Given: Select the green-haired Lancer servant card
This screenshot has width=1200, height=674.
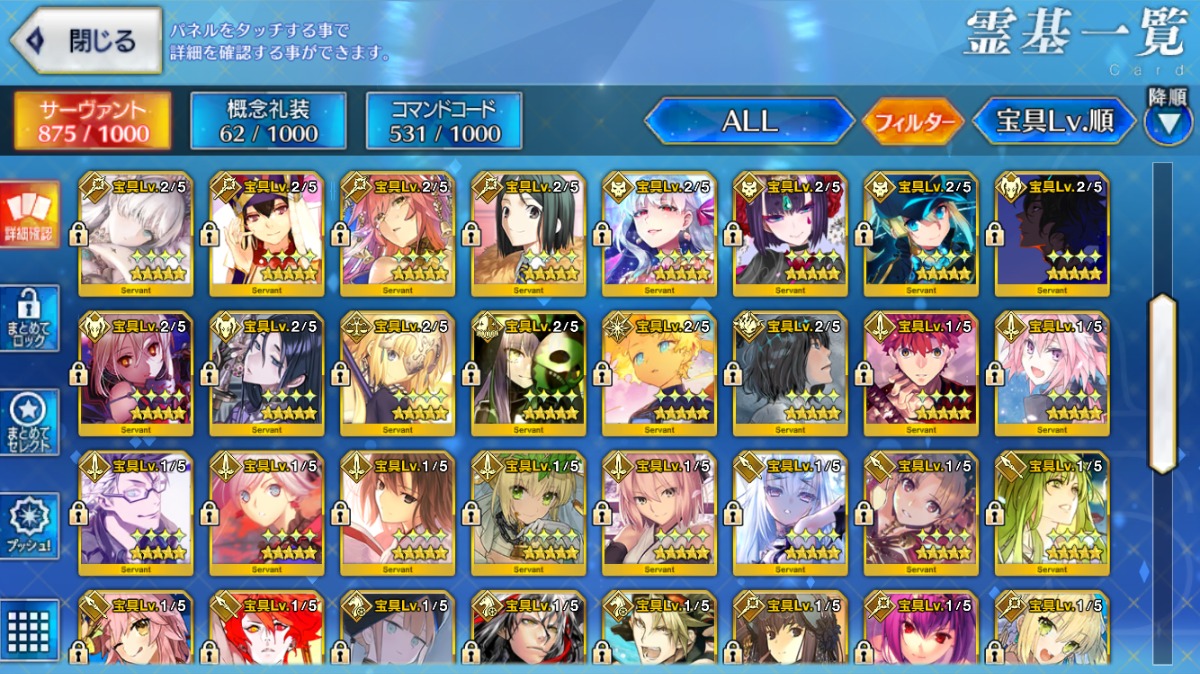Looking at the screenshot, I should click(1052, 512).
